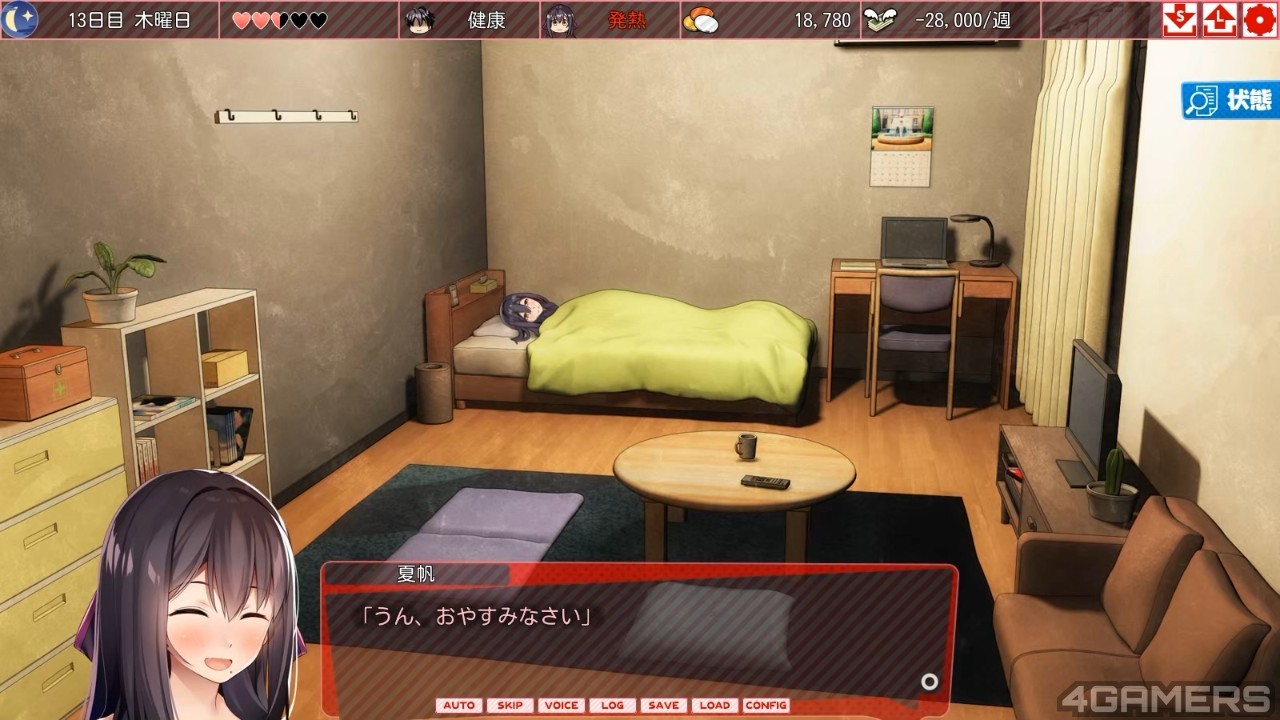Replay the line with the VOICE button
Image resolution: width=1280 pixels, height=720 pixels.
coord(561,705)
